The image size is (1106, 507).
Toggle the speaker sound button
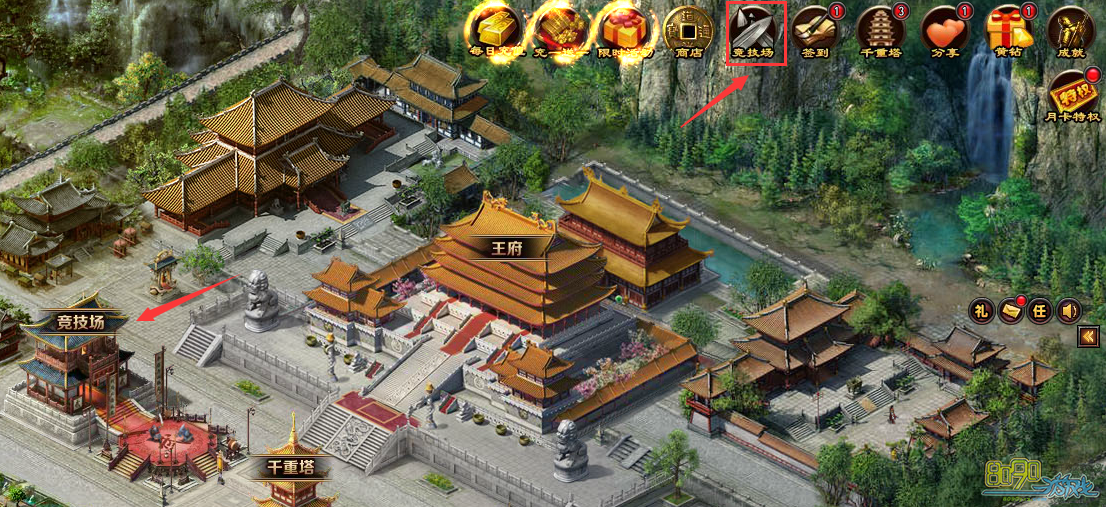tap(1068, 311)
